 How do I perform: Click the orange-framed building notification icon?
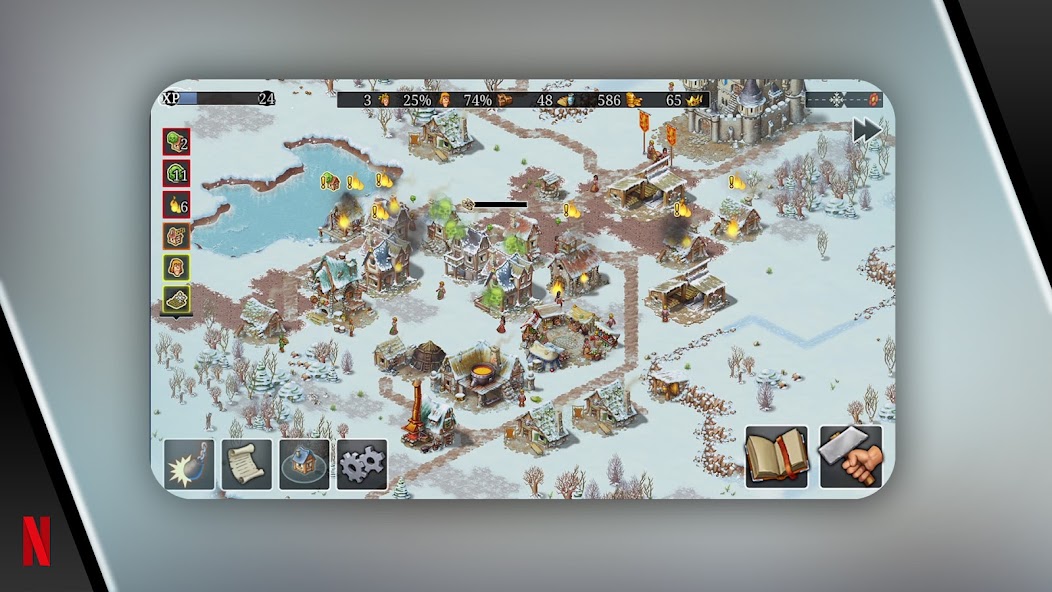coord(177,236)
